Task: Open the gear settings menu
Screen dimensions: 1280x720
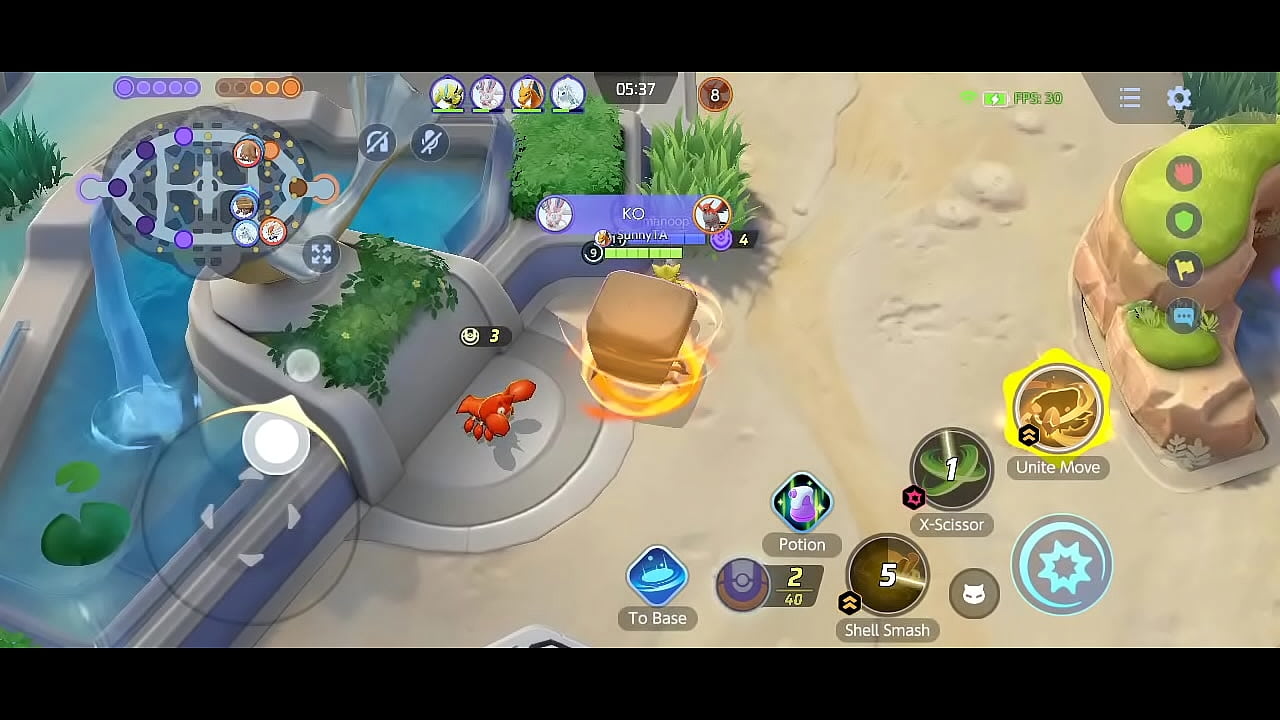Action: [1179, 98]
